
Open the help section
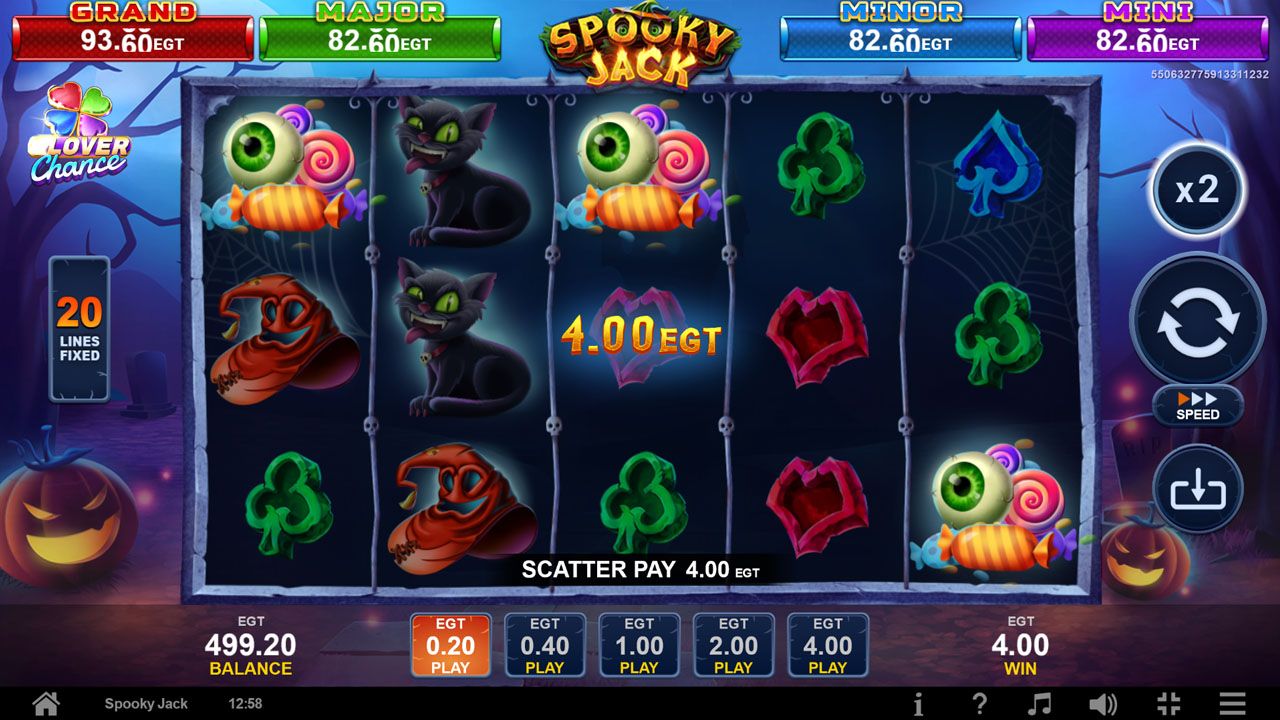click(x=978, y=704)
